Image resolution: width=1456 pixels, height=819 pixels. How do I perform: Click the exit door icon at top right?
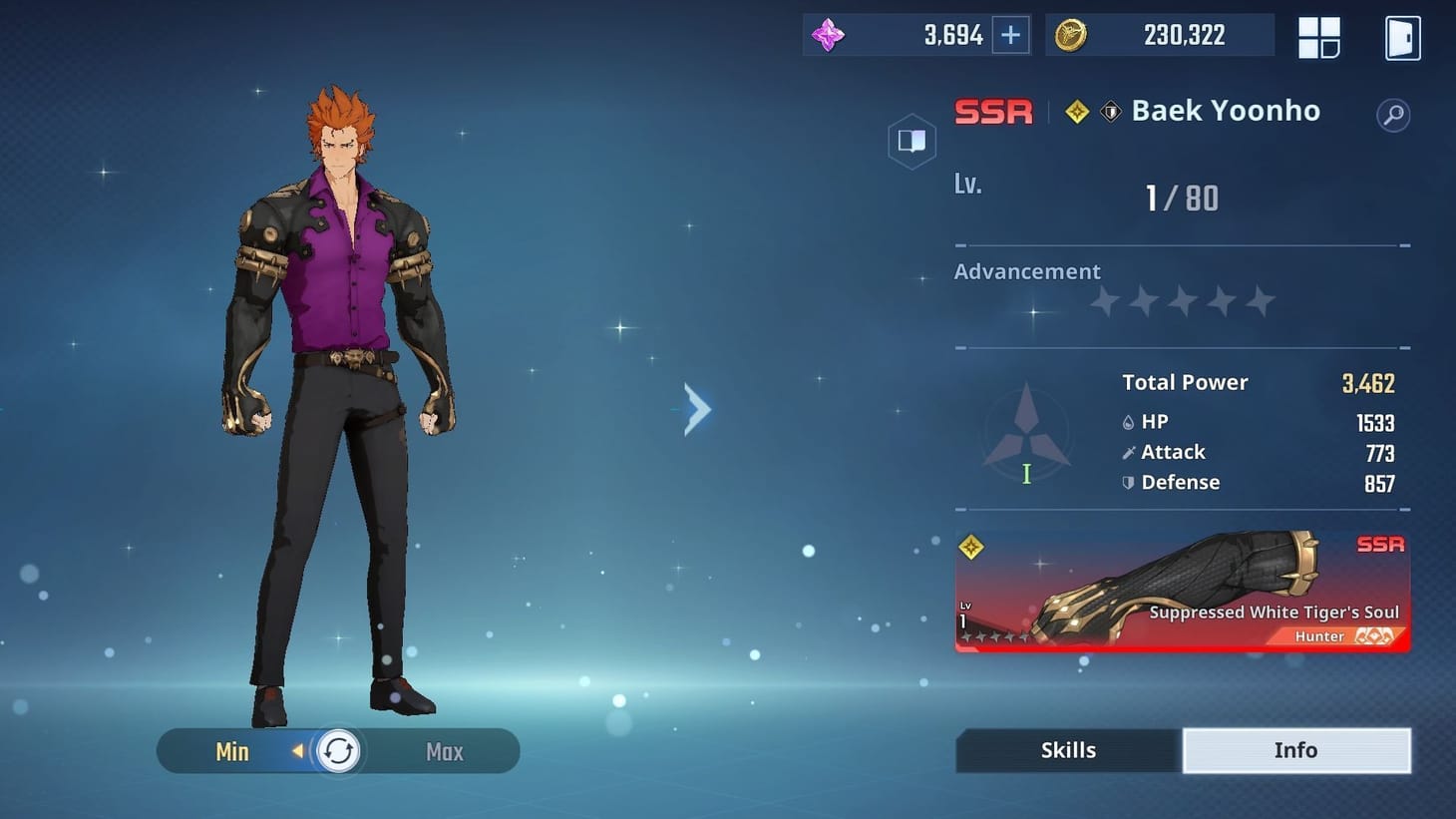tap(1402, 37)
